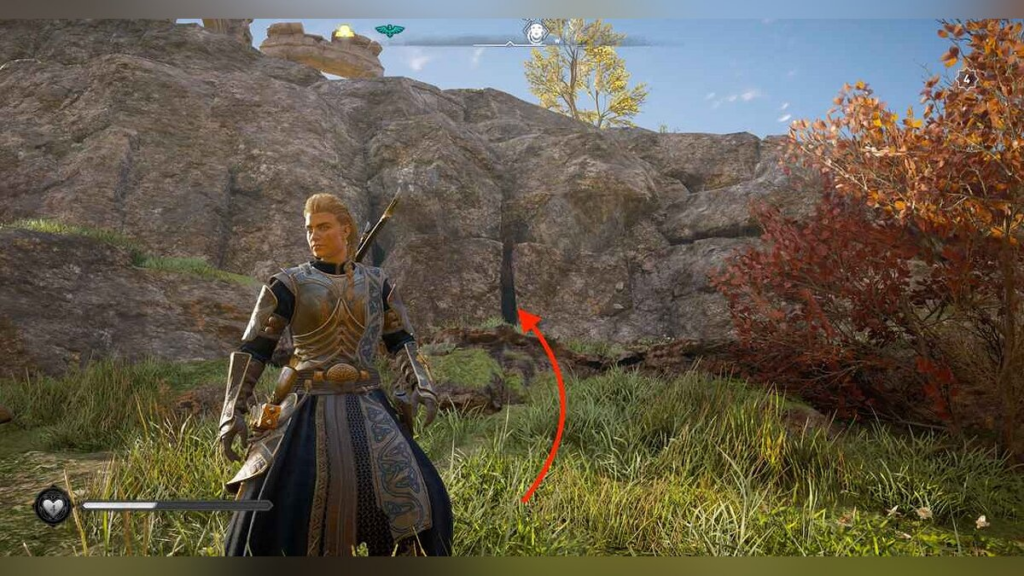Select the white mask marker on the compass

click(x=537, y=32)
